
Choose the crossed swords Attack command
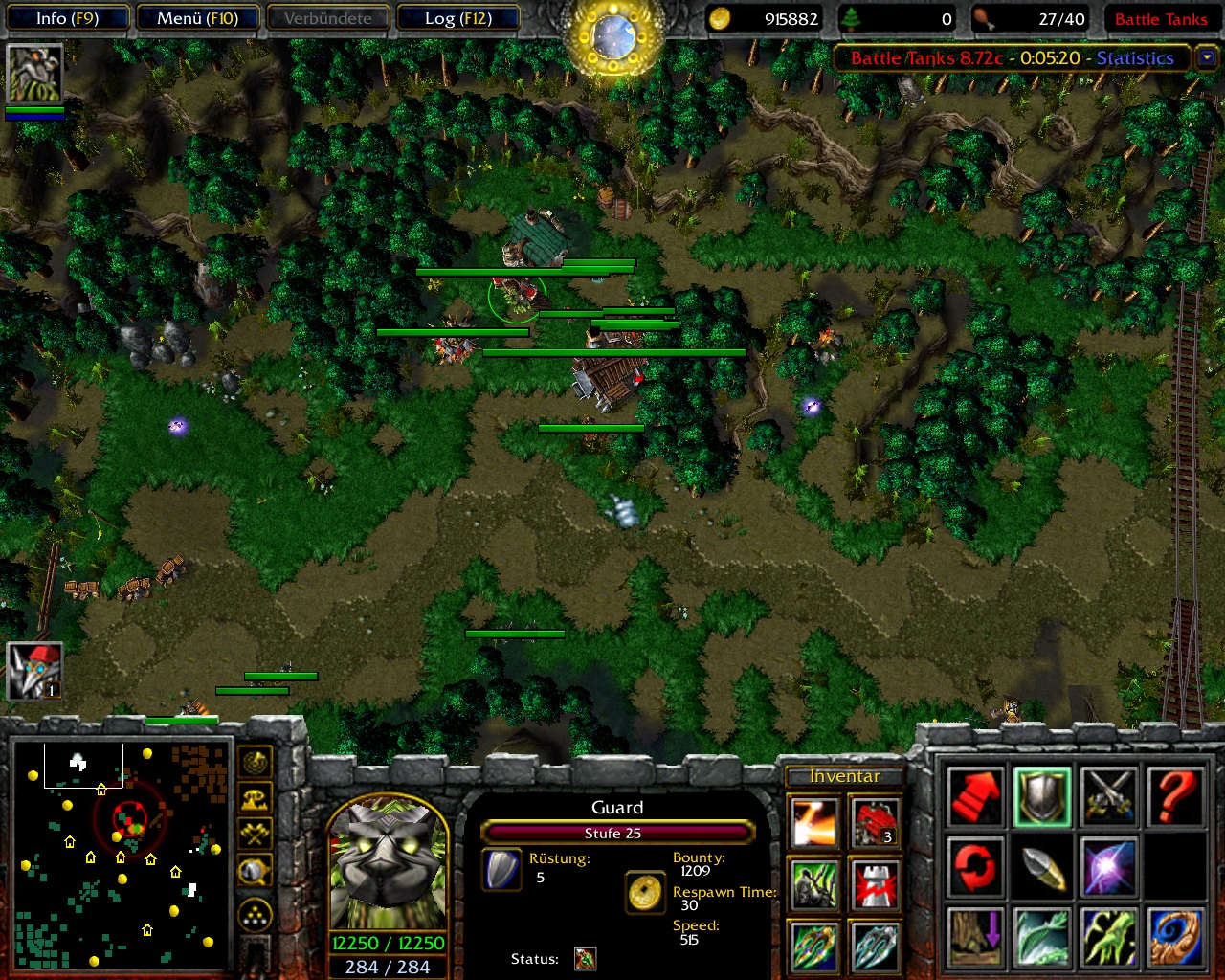(x=1109, y=797)
